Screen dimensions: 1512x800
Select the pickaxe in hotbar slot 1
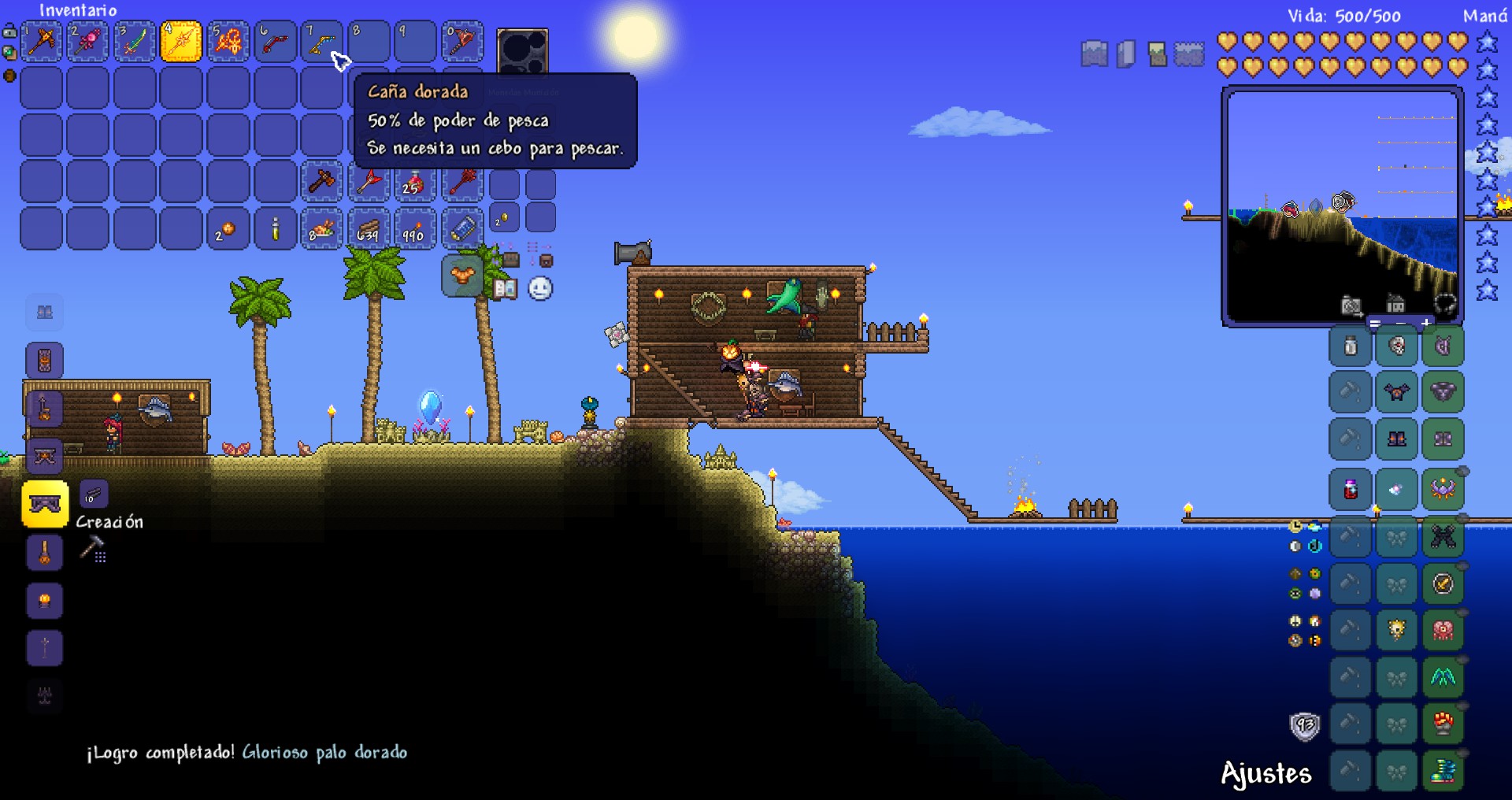coord(41,41)
